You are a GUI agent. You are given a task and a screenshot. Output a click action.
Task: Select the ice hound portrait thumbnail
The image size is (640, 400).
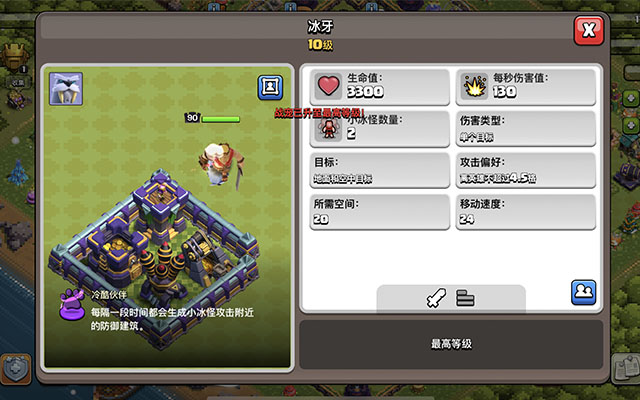[x=67, y=87]
